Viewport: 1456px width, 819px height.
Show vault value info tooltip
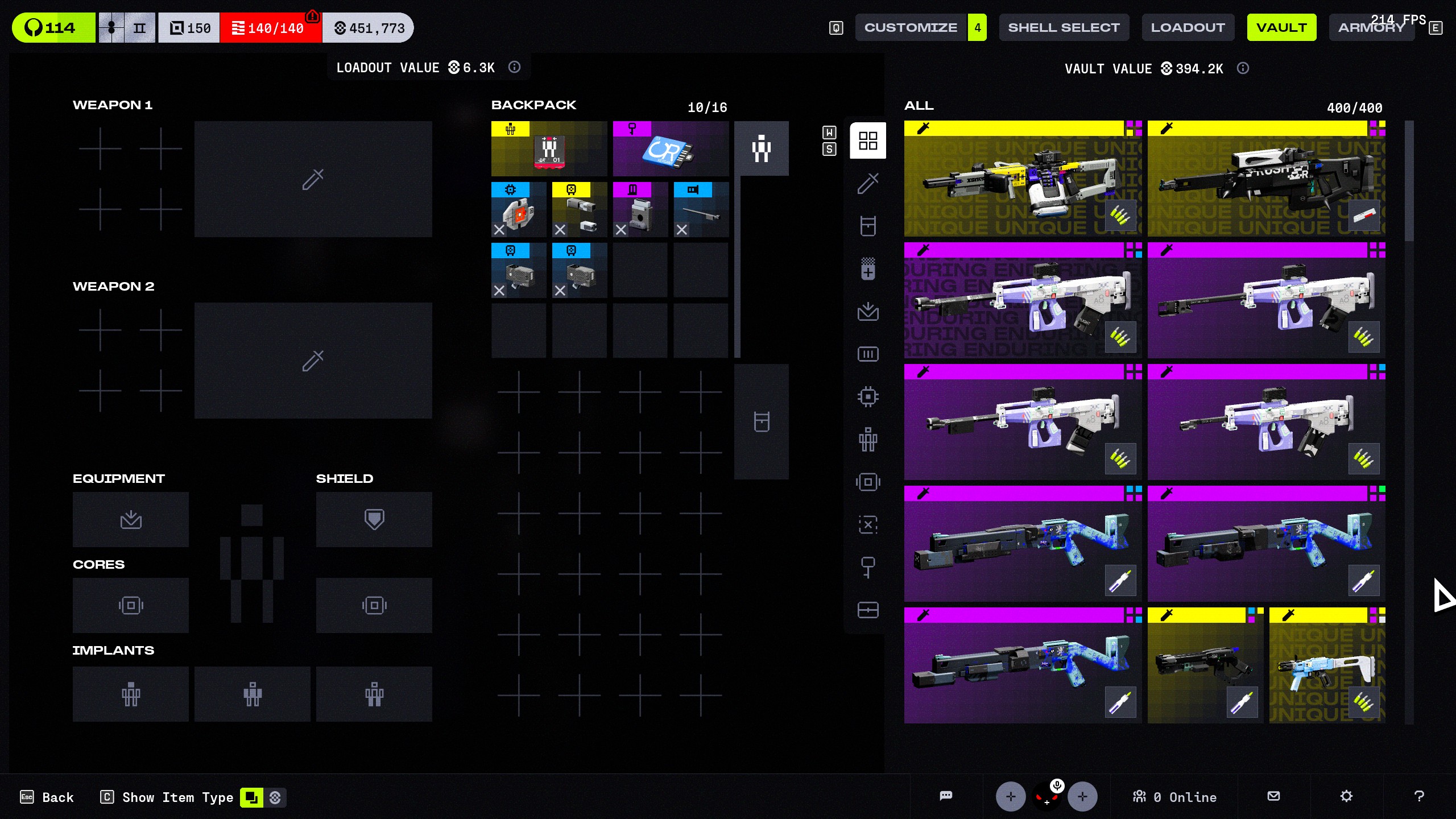tap(1243, 68)
